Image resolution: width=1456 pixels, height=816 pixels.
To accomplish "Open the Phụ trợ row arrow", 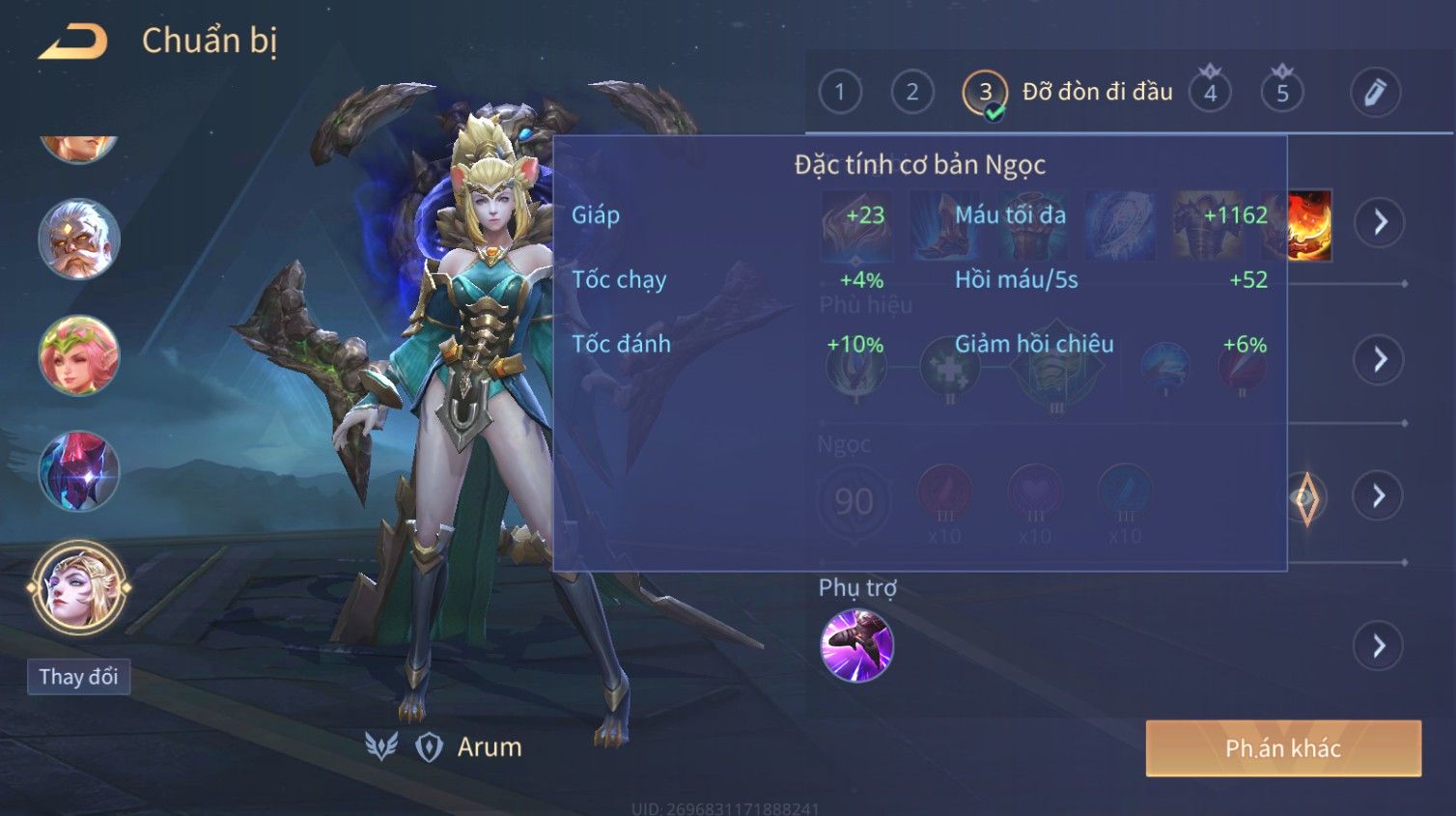I will (1379, 646).
